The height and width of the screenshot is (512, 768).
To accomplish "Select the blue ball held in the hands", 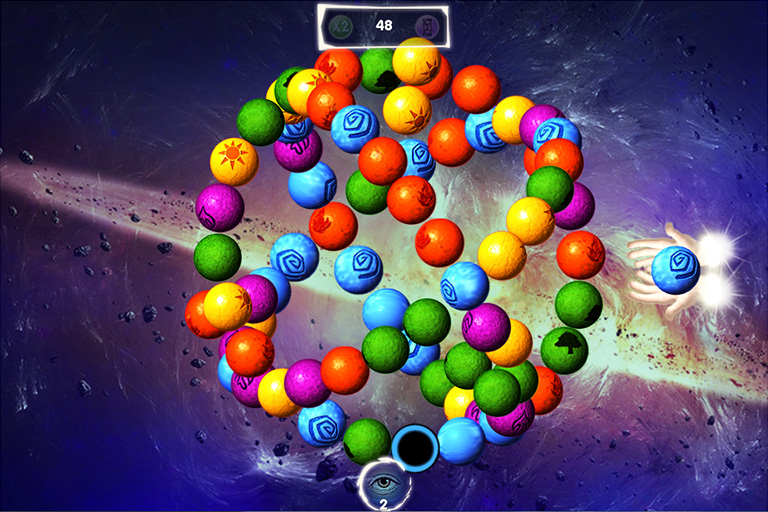I will pos(675,270).
